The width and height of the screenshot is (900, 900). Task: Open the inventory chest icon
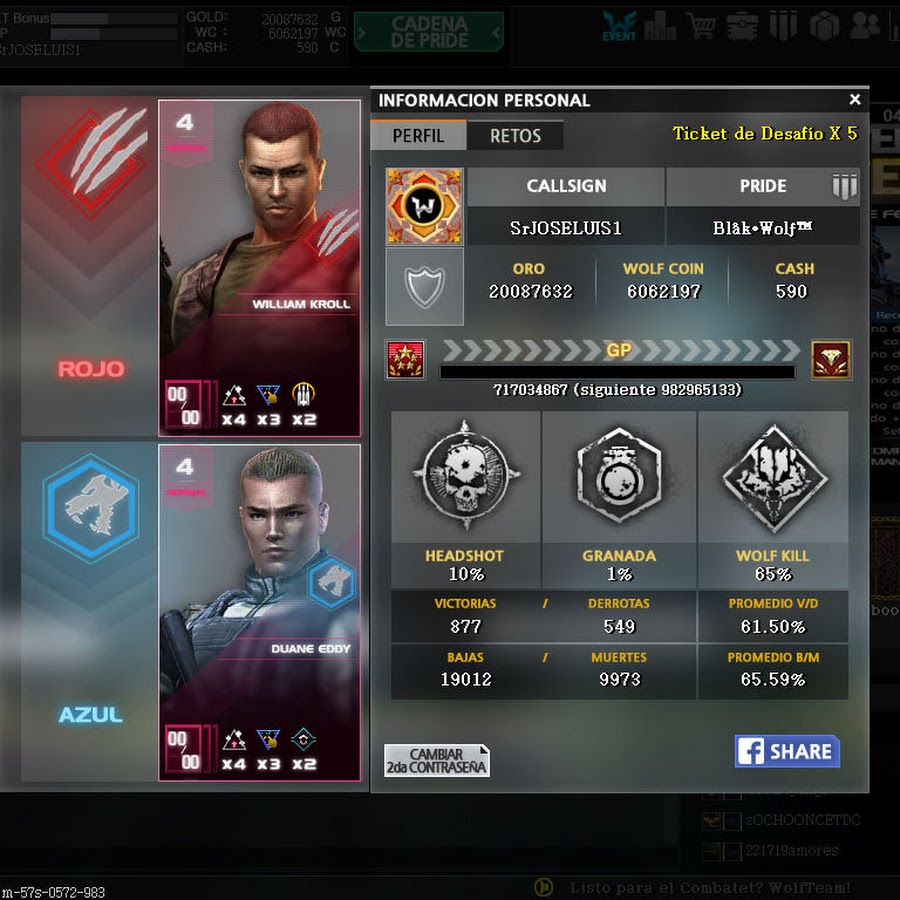[x=742, y=26]
